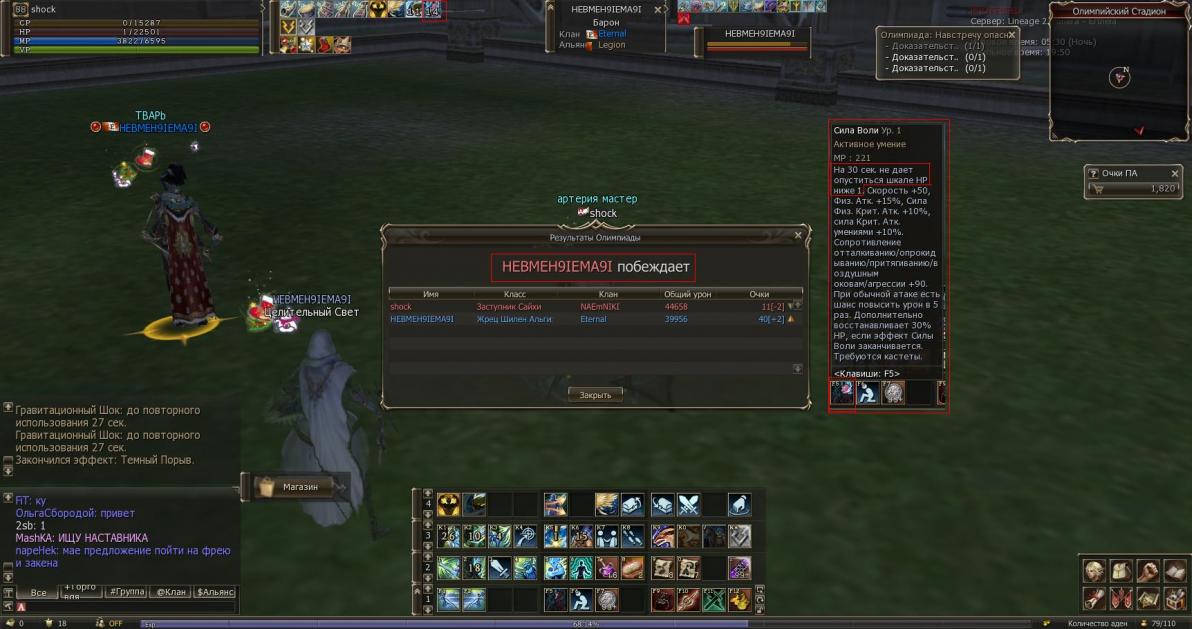Activate the K8 footprints action

(x=632, y=536)
